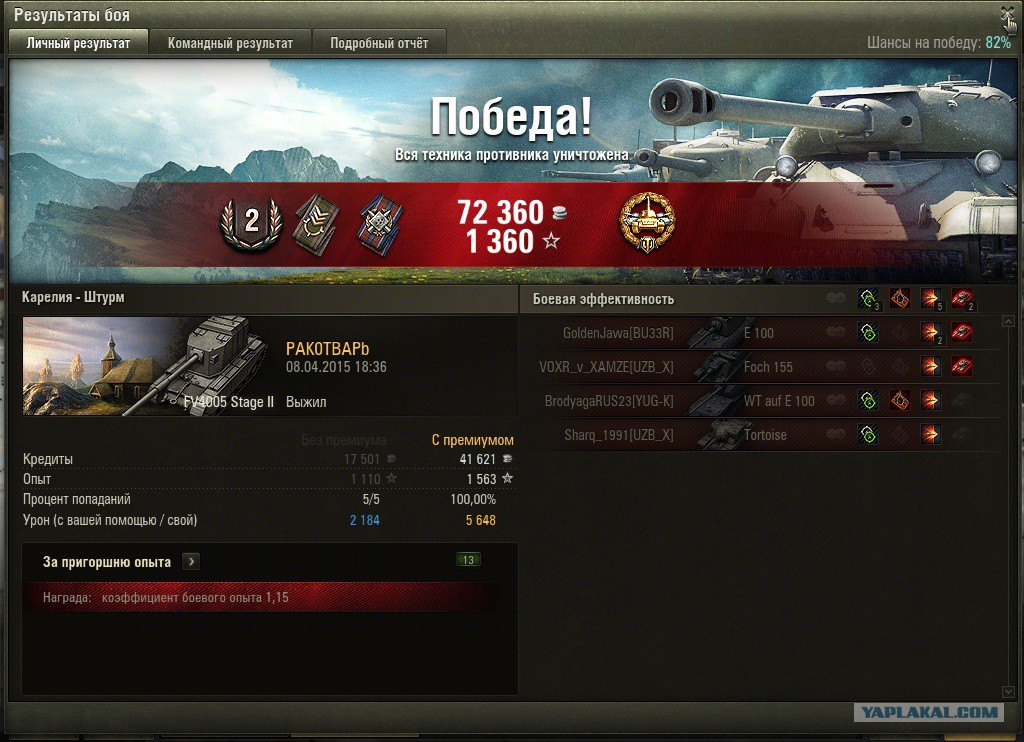Viewport: 1024px width, 742px height.
Task: Select the BrodyagaRUS23[YUG-K] WT auf E 100 row
Action: (x=760, y=401)
